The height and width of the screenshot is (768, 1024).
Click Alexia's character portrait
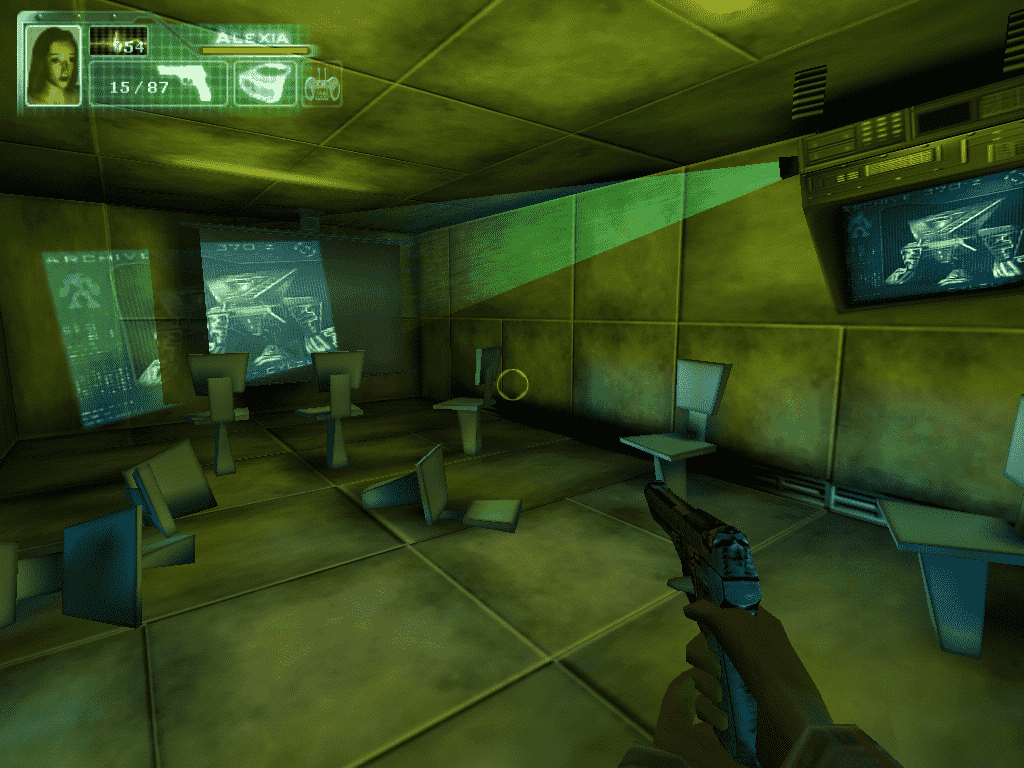click(x=53, y=65)
